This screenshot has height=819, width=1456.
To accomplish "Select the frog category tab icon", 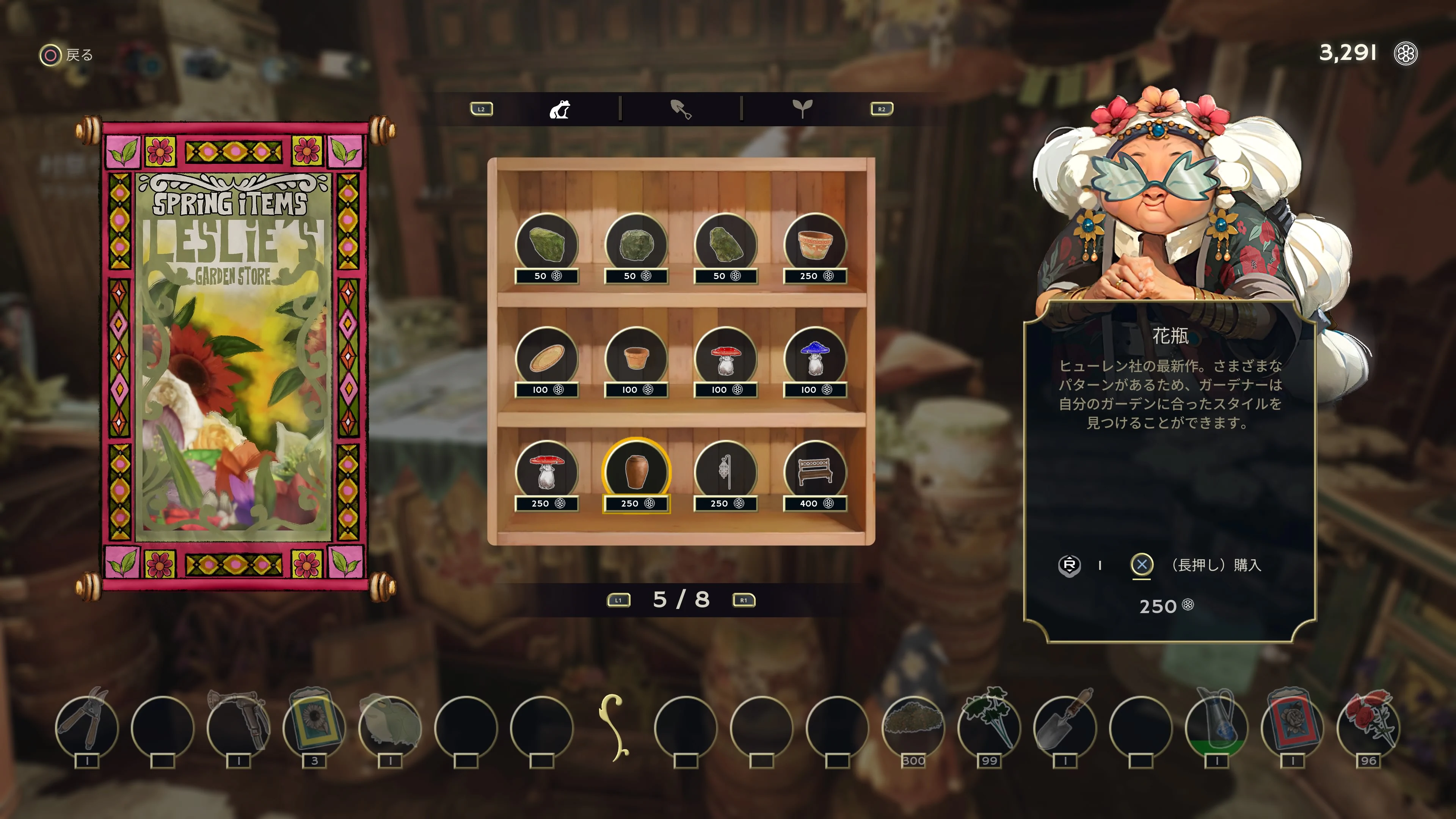I will [560, 110].
